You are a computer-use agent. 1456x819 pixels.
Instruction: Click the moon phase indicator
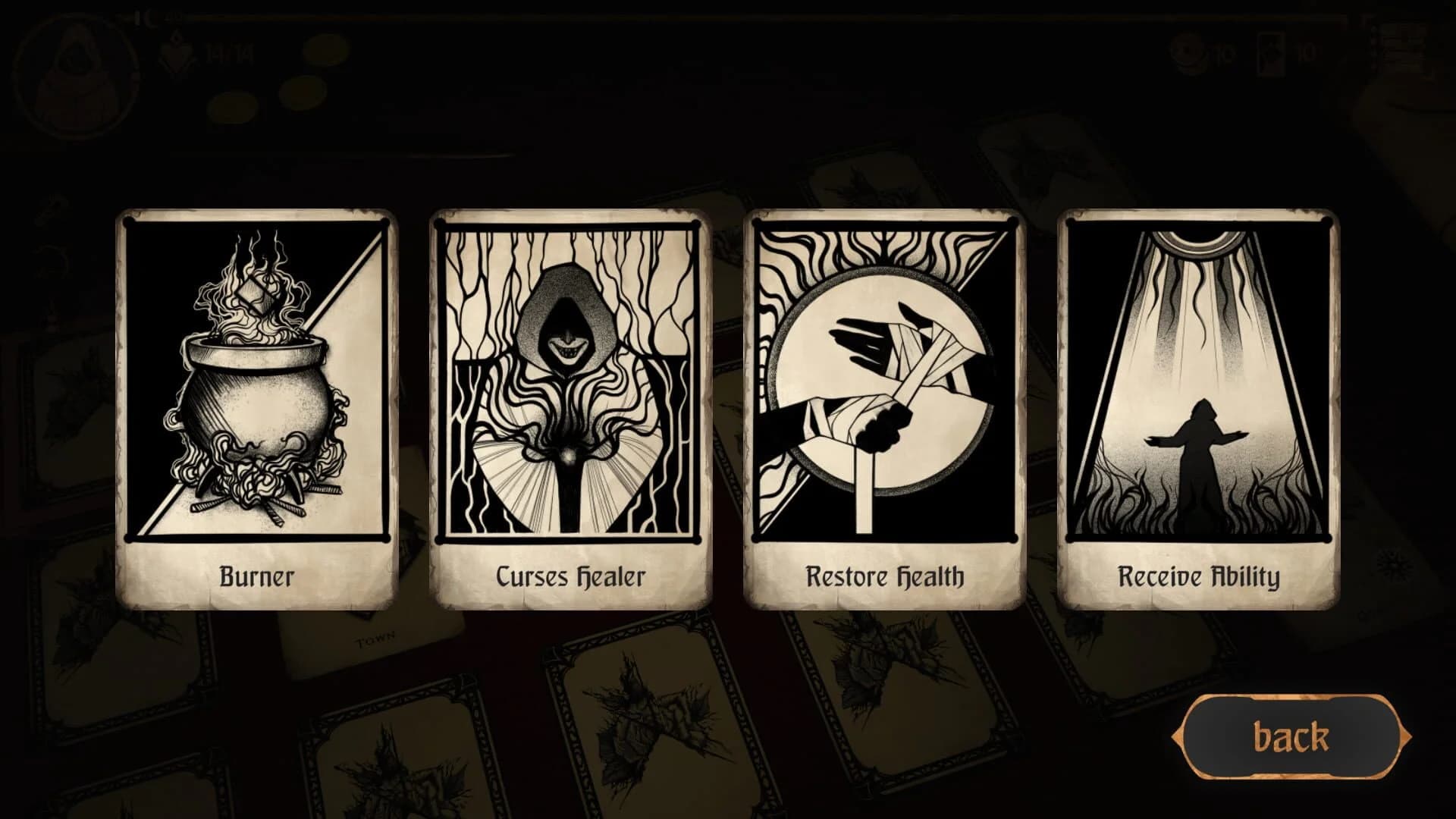click(x=149, y=15)
